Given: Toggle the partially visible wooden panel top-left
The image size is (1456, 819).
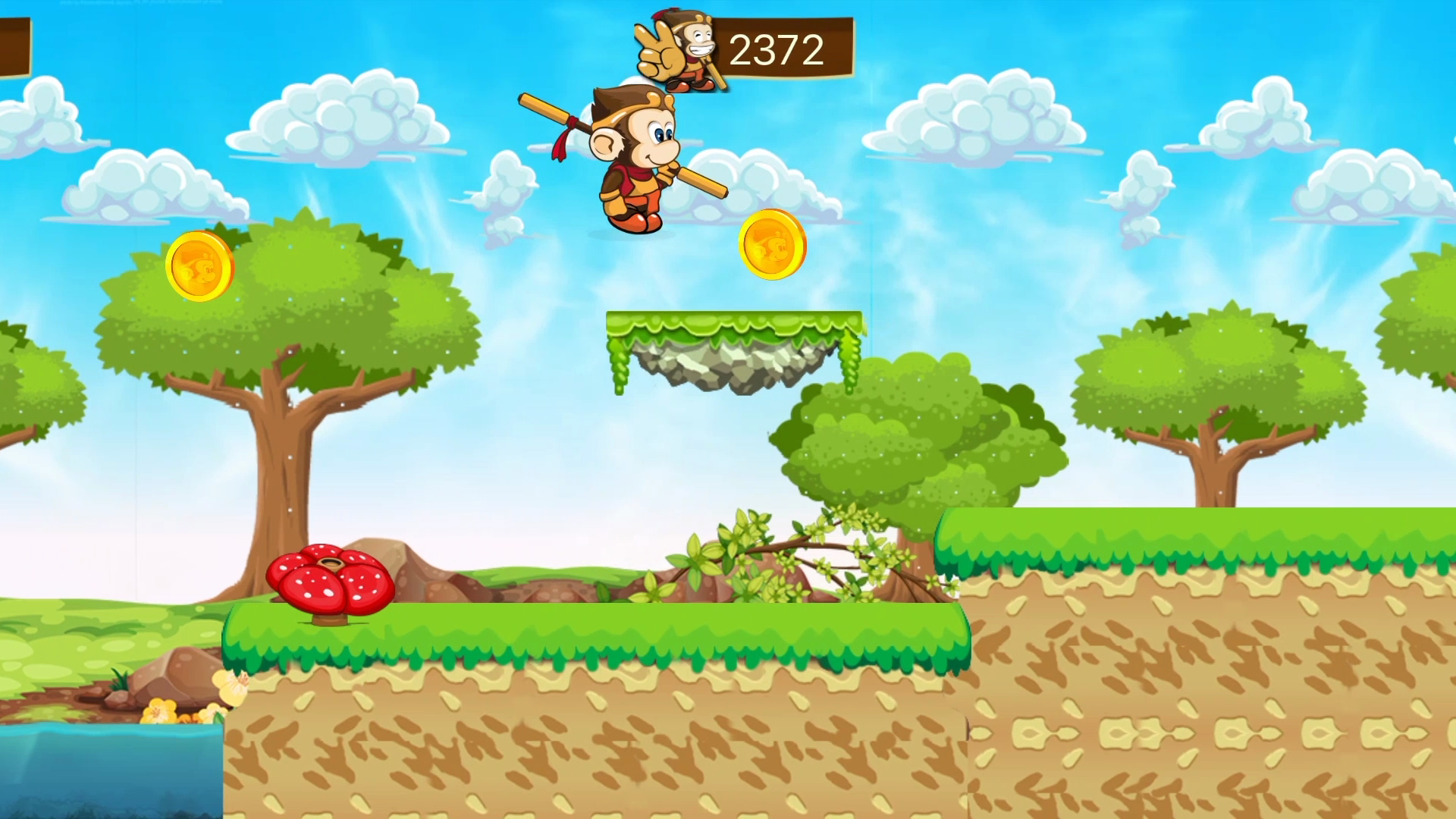Looking at the screenshot, I should pyautogui.click(x=15, y=45).
